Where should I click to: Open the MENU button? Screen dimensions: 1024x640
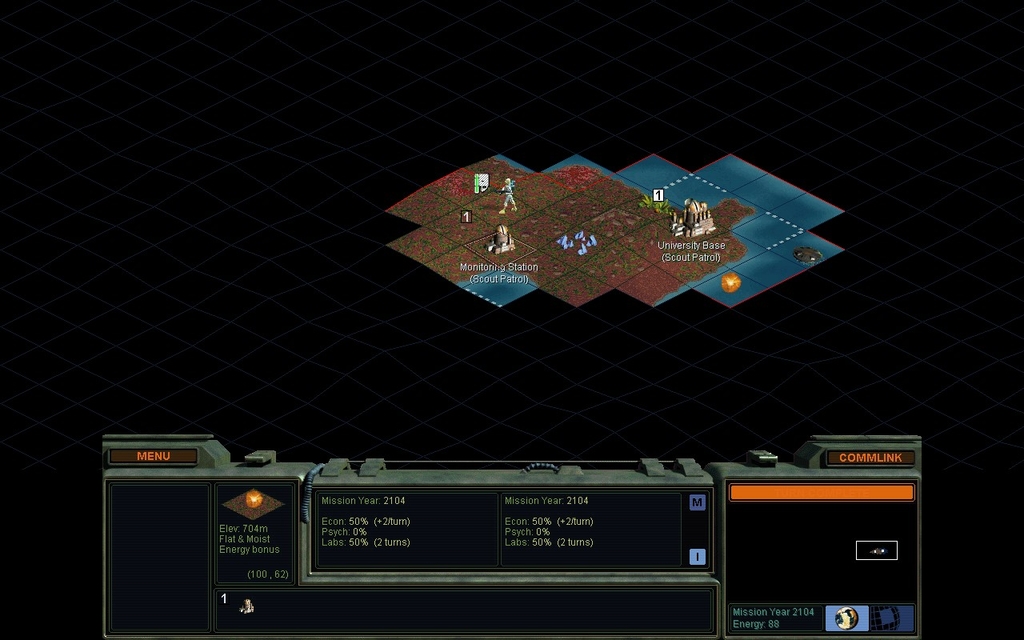click(153, 456)
